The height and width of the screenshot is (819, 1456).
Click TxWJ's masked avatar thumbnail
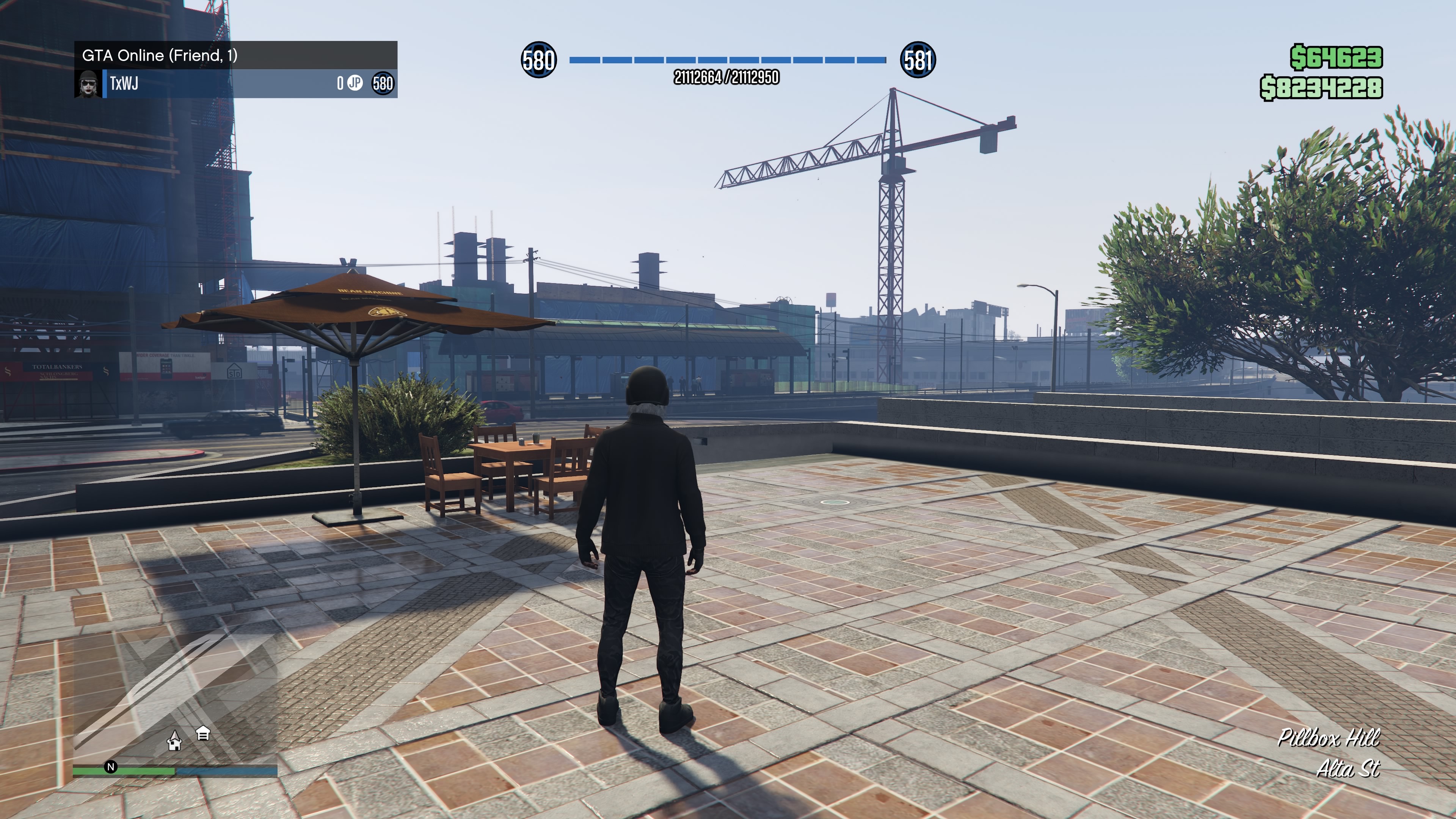tap(88, 84)
